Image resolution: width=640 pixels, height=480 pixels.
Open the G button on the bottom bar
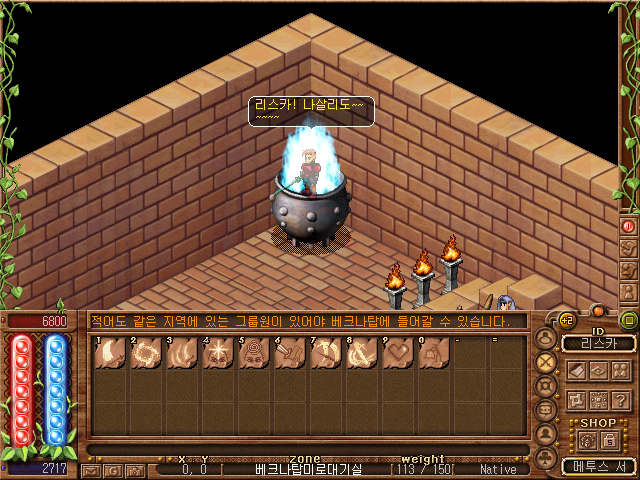(113, 470)
